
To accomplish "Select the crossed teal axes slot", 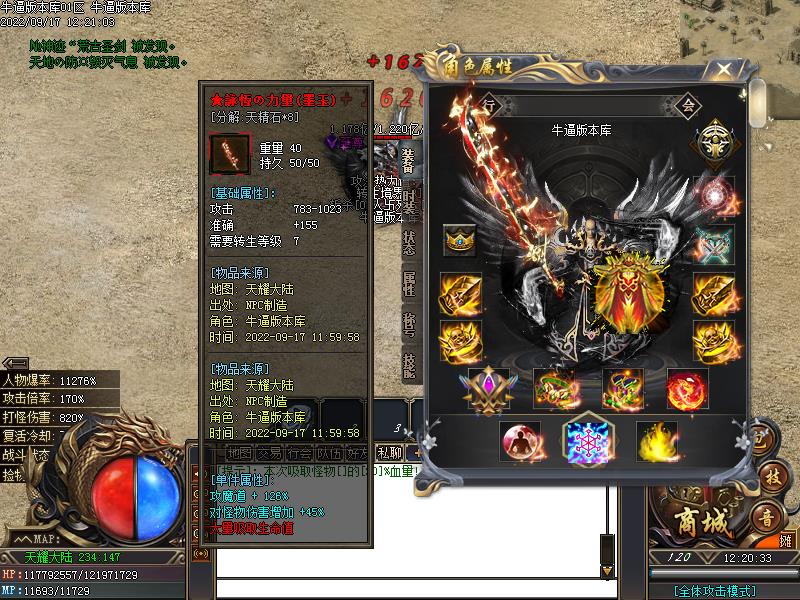I will point(715,242).
